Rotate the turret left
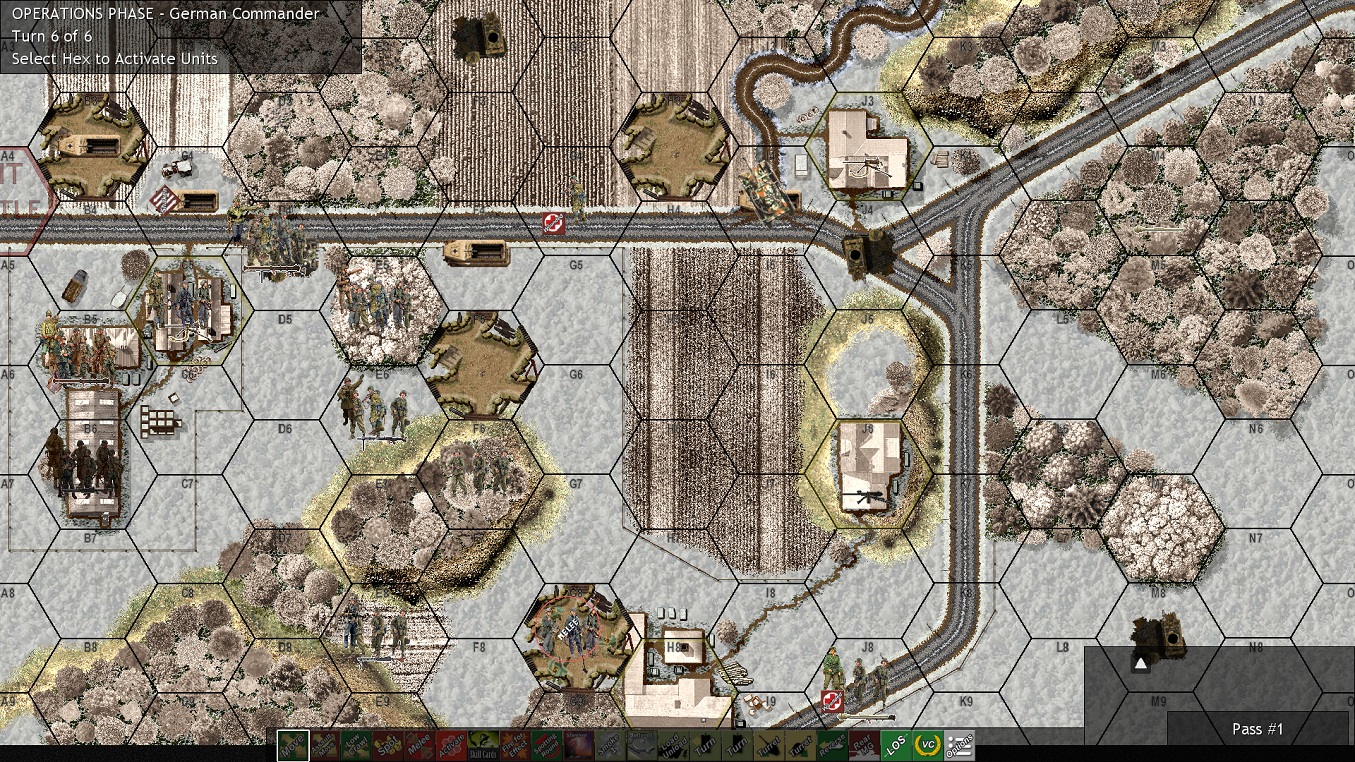 pos(766,745)
